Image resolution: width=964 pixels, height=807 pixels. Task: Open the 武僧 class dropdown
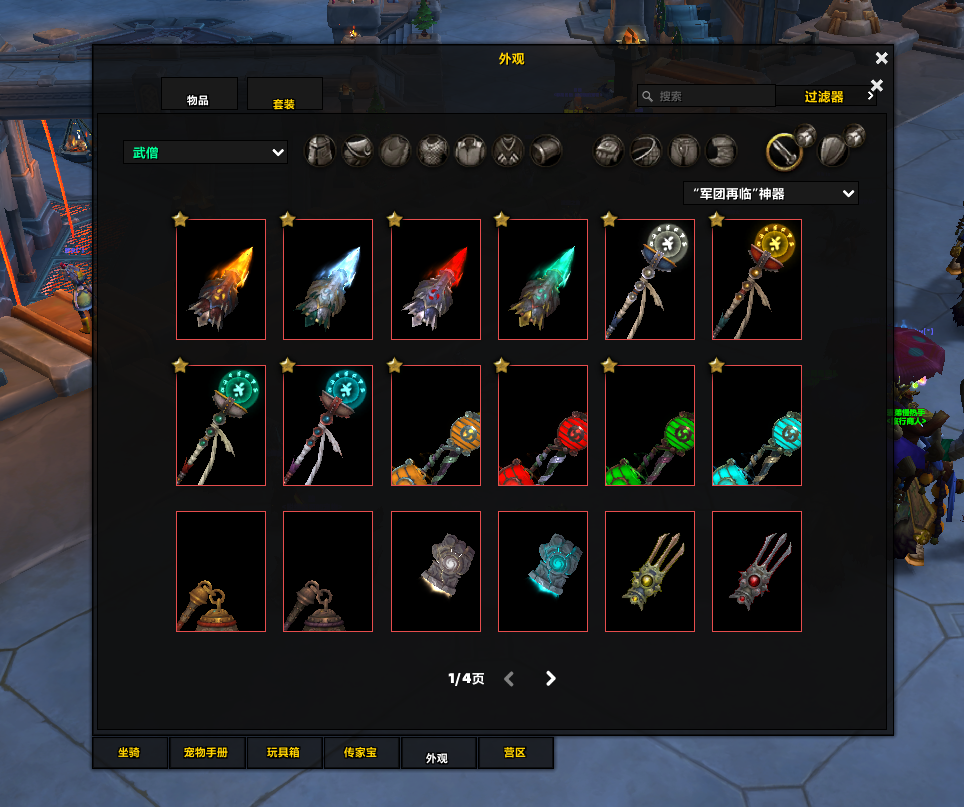pos(205,152)
